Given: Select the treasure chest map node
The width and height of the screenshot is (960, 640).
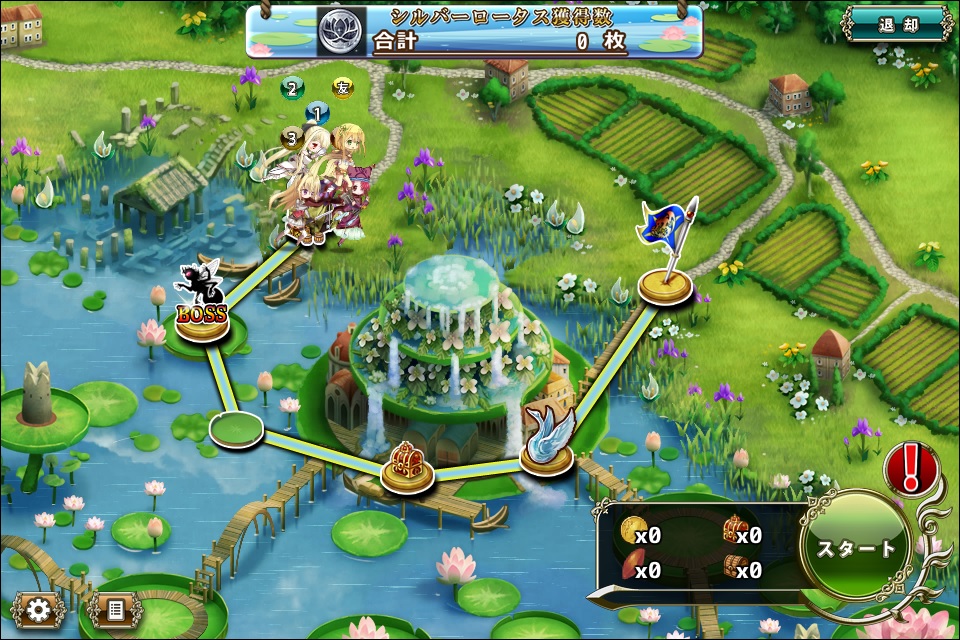Looking at the screenshot, I should pos(407,468).
